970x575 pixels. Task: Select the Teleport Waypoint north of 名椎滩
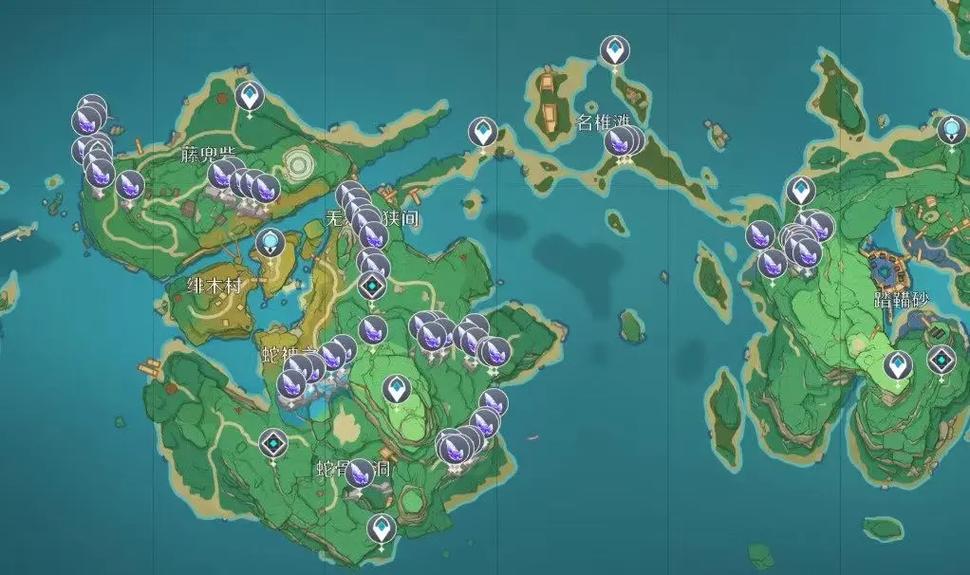point(614,49)
